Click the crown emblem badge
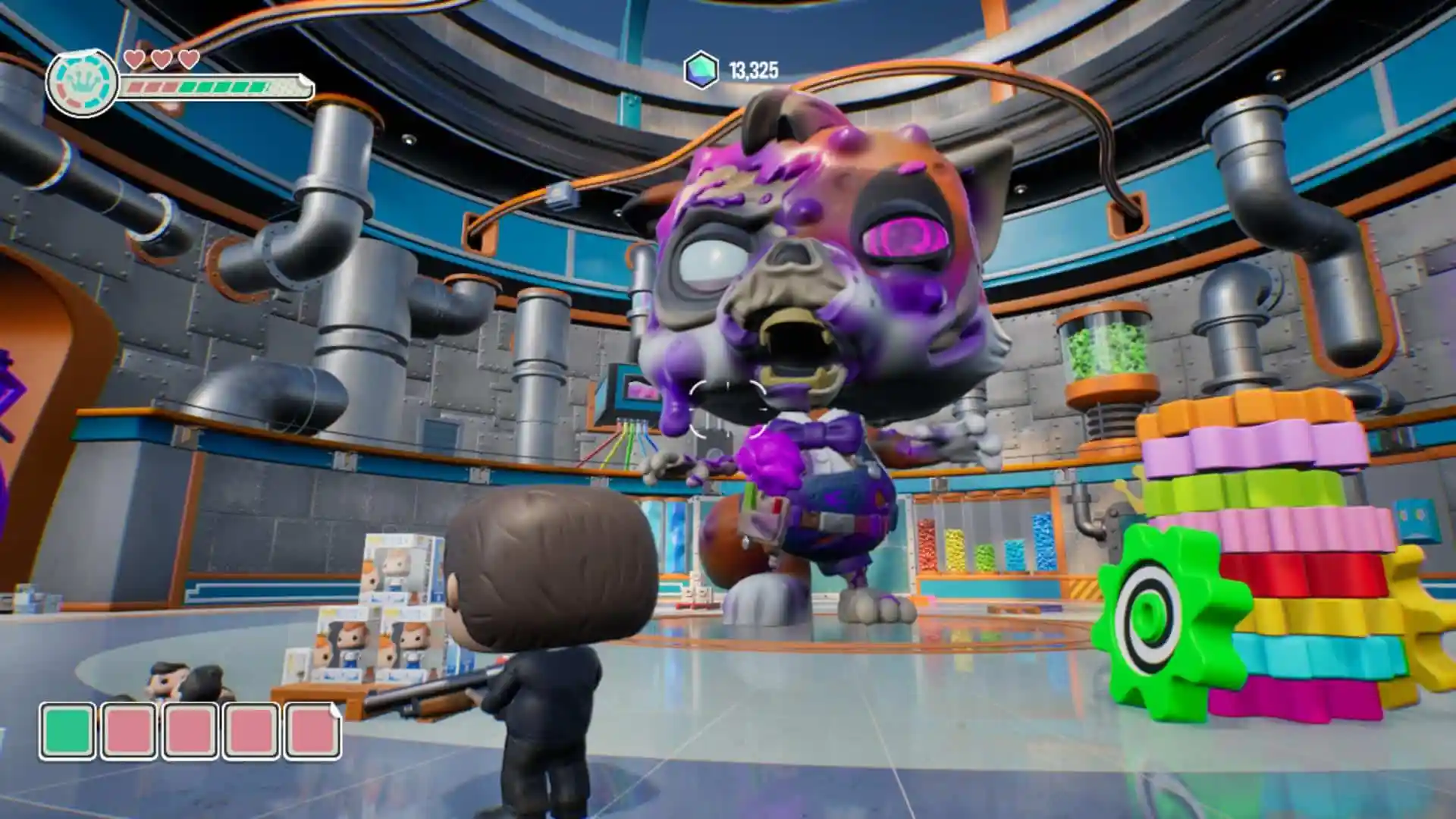Screen dimensions: 1456x819 82,83
